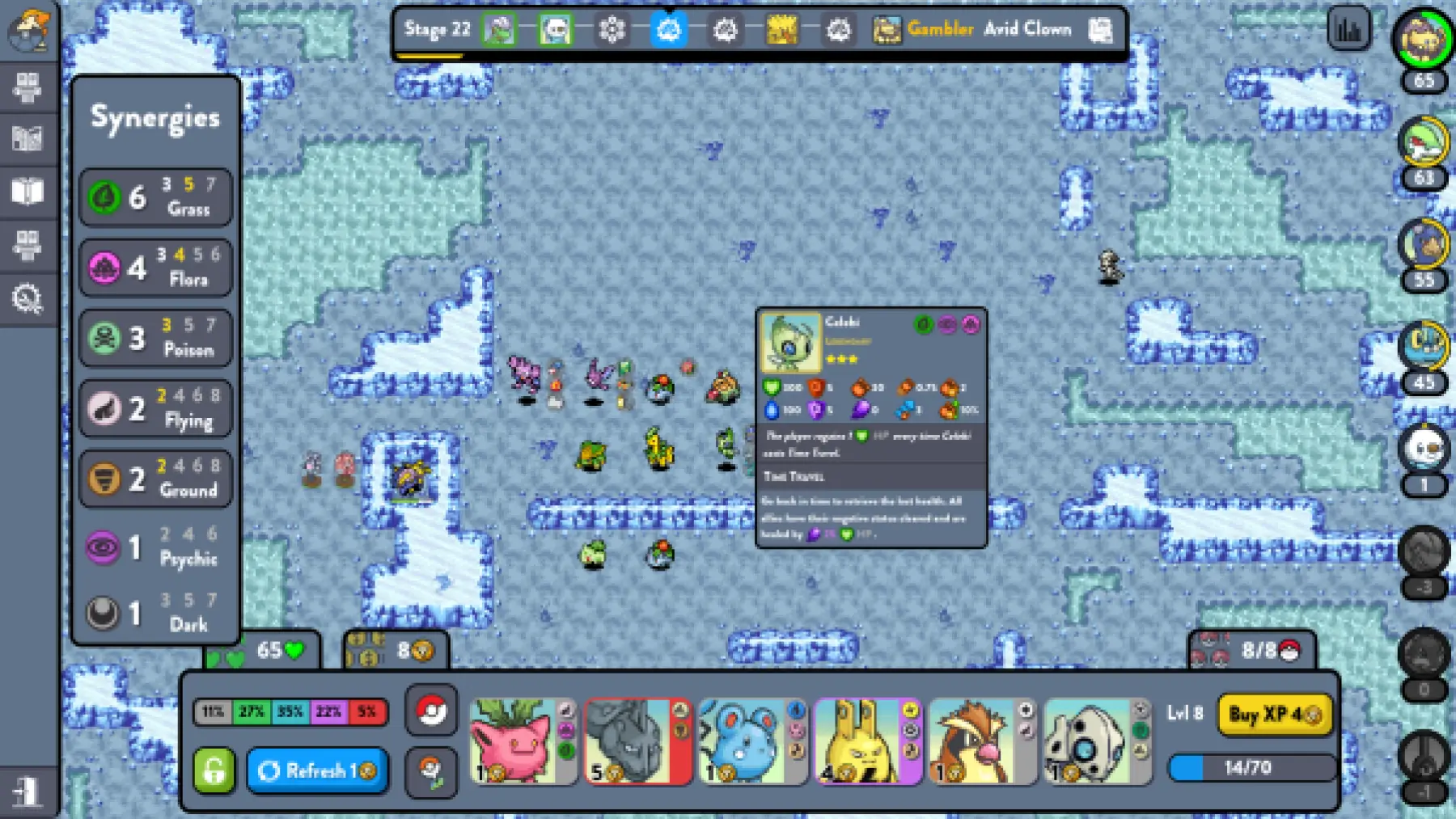The image size is (1456, 819).
Task: Inspect the Flying synergy row
Action: [155, 407]
